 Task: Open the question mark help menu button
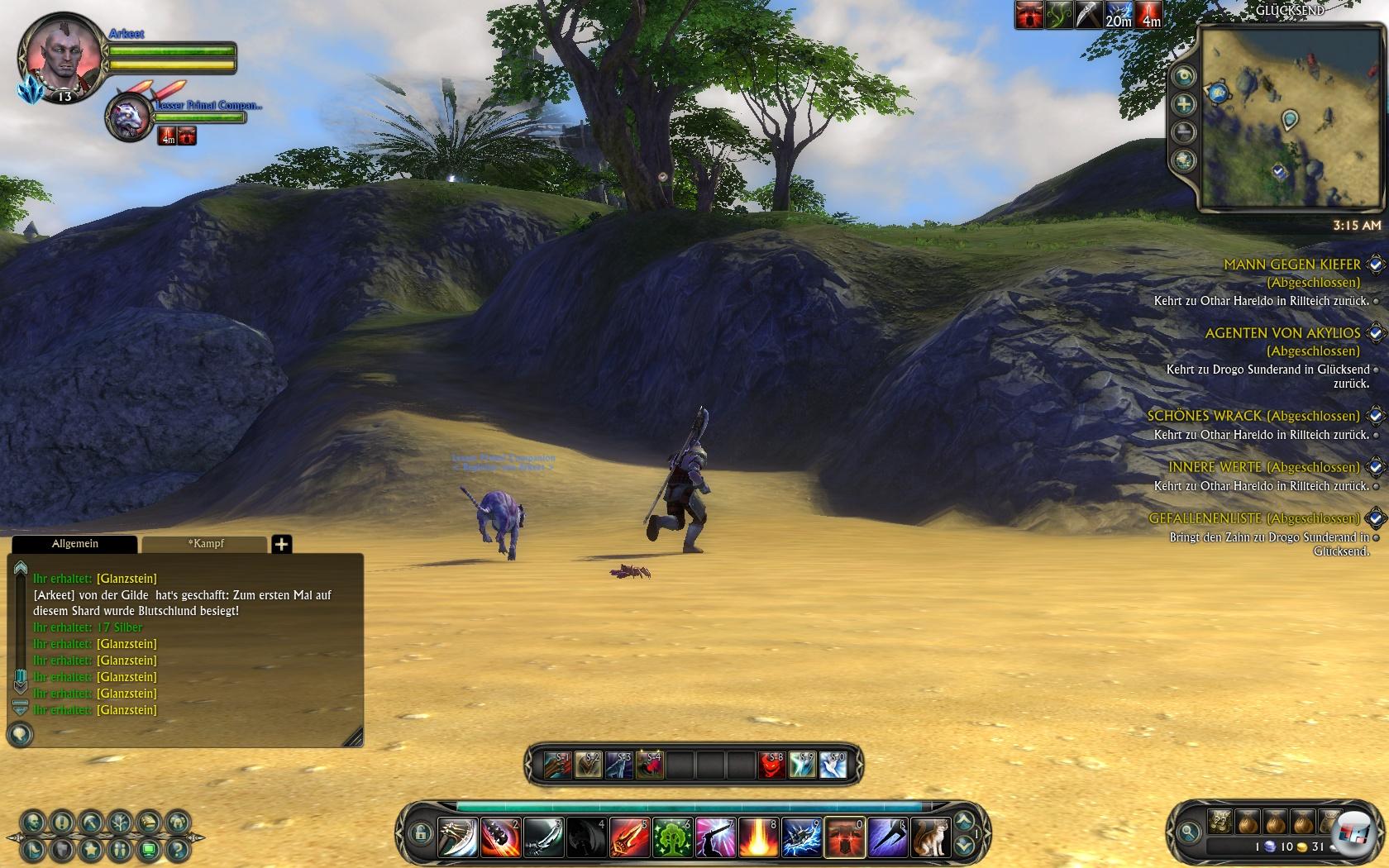pos(176,849)
